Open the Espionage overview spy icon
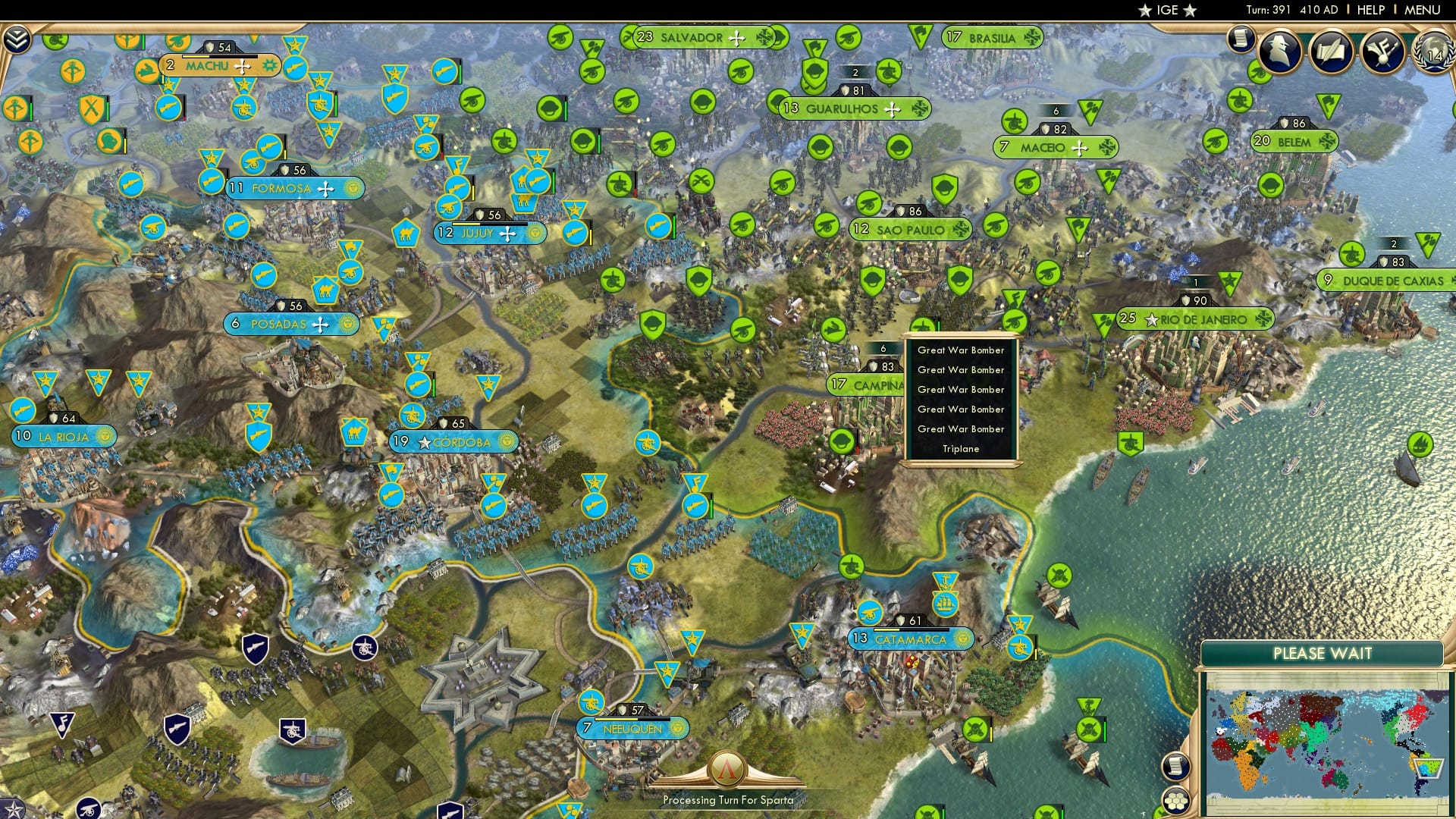The width and height of the screenshot is (1456, 819). click(1282, 49)
